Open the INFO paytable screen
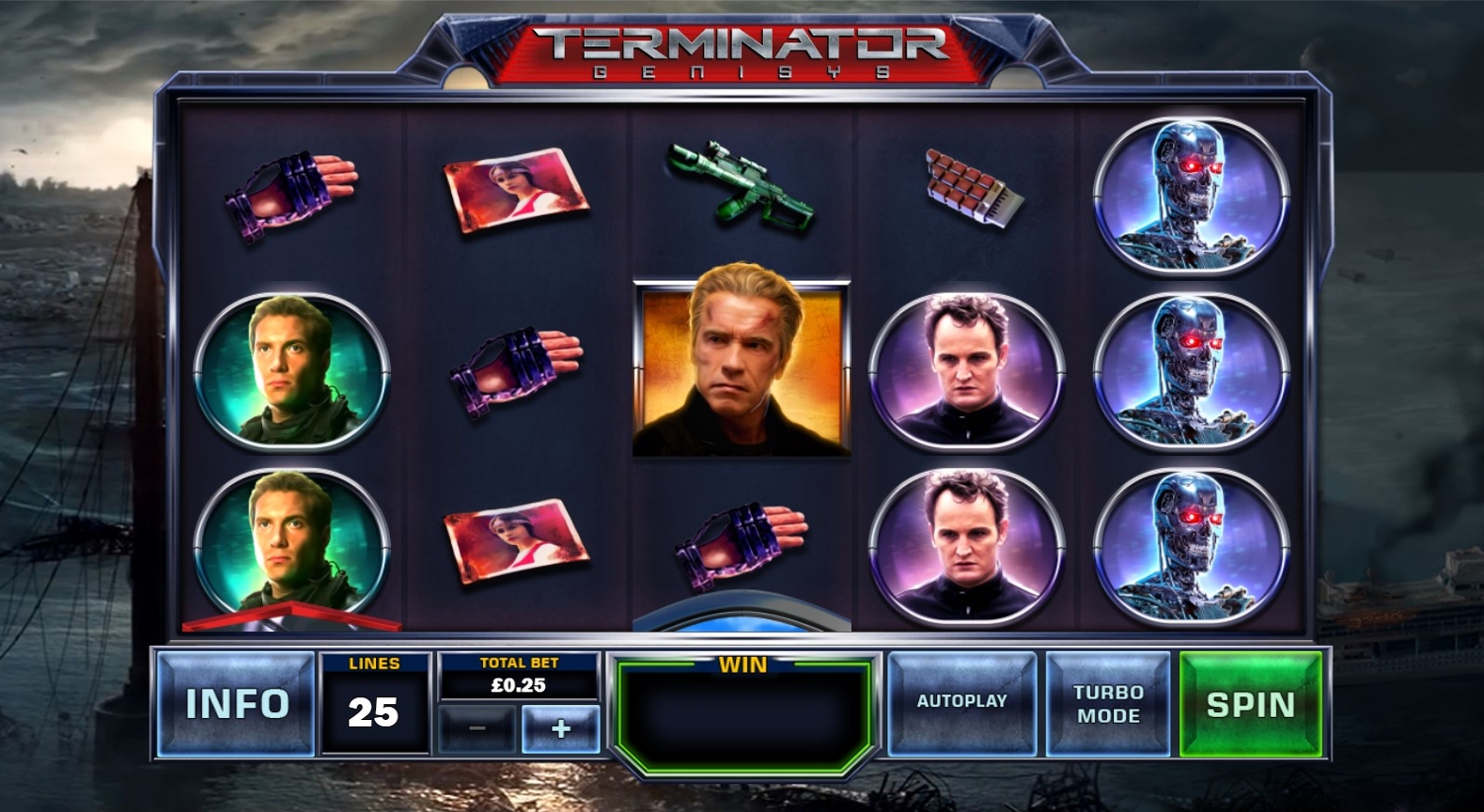This screenshot has width=1484, height=812. pyautogui.click(x=236, y=704)
